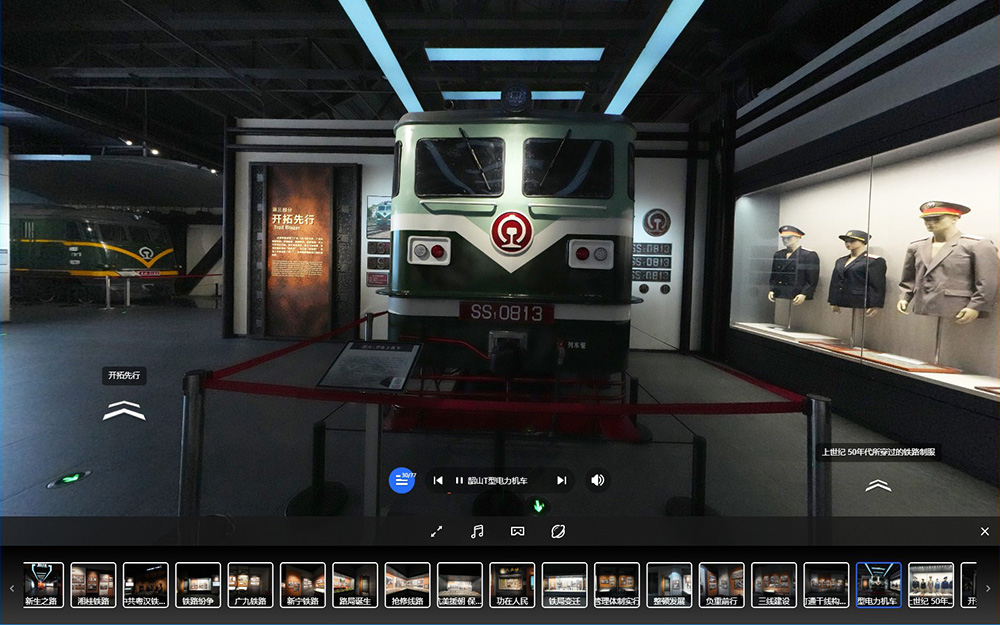Select the 新生之路 scene thumbnail

pyautogui.click(x=44, y=585)
